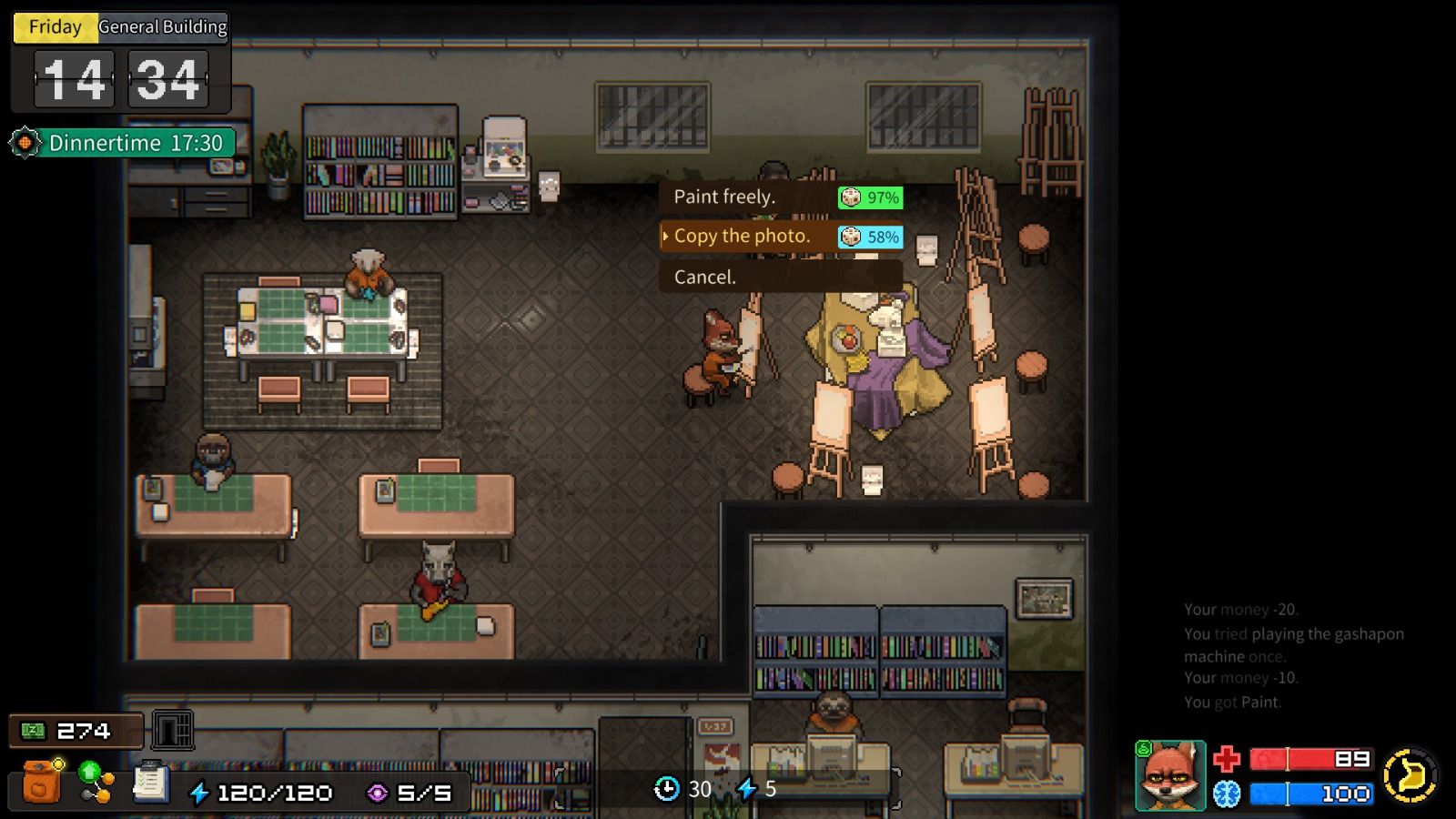Click the Dinnertime 17:30 schedule tracker
The height and width of the screenshot is (819, 1456).
point(123,143)
